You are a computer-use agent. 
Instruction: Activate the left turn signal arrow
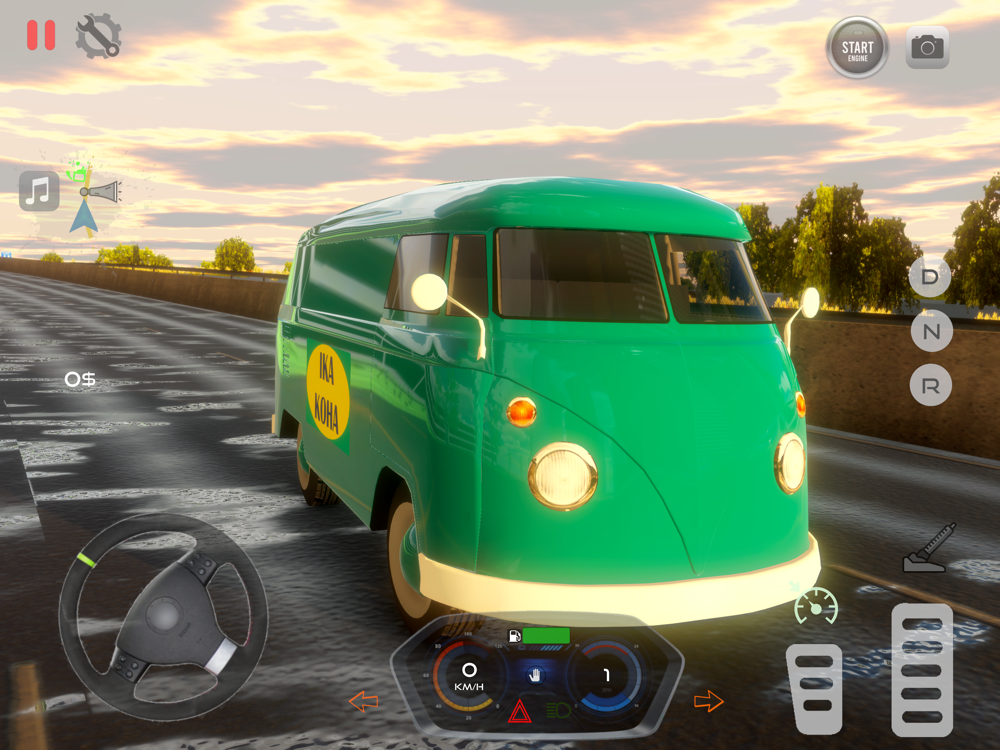363,701
